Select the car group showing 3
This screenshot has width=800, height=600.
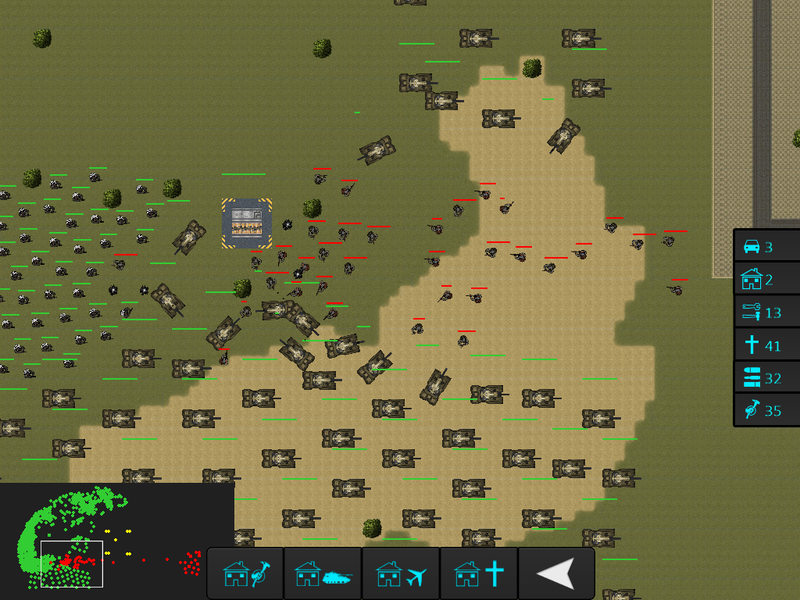pos(767,247)
